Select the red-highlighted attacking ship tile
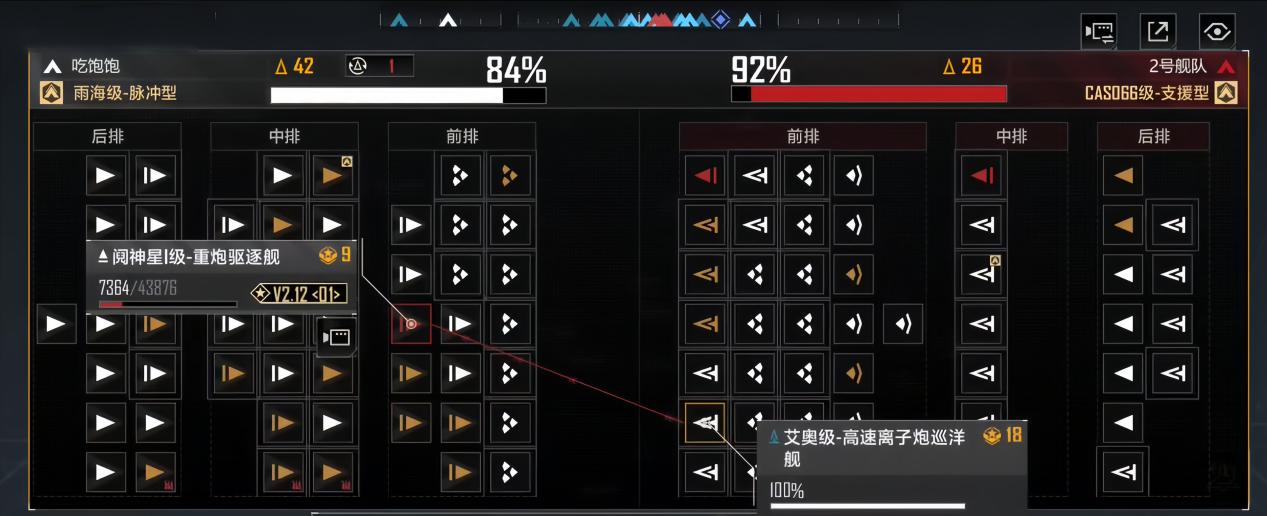Image resolution: width=1267 pixels, height=516 pixels. (411, 324)
